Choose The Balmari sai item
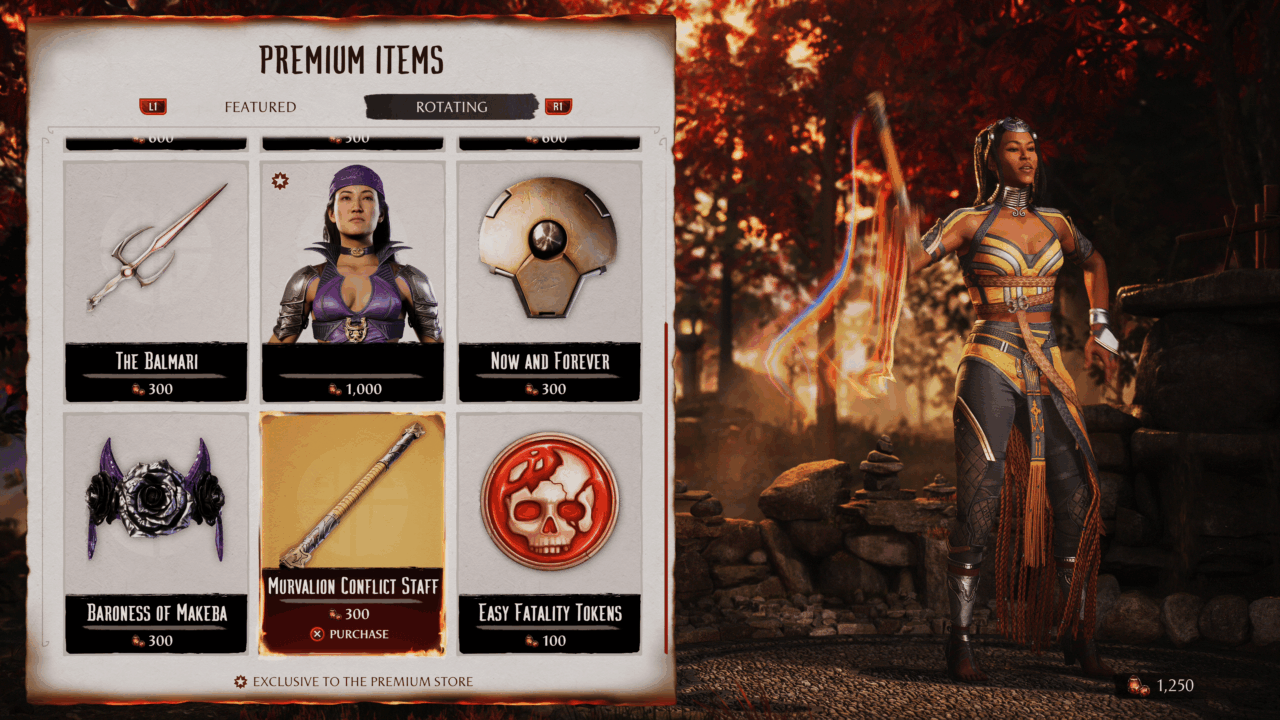 coord(155,280)
